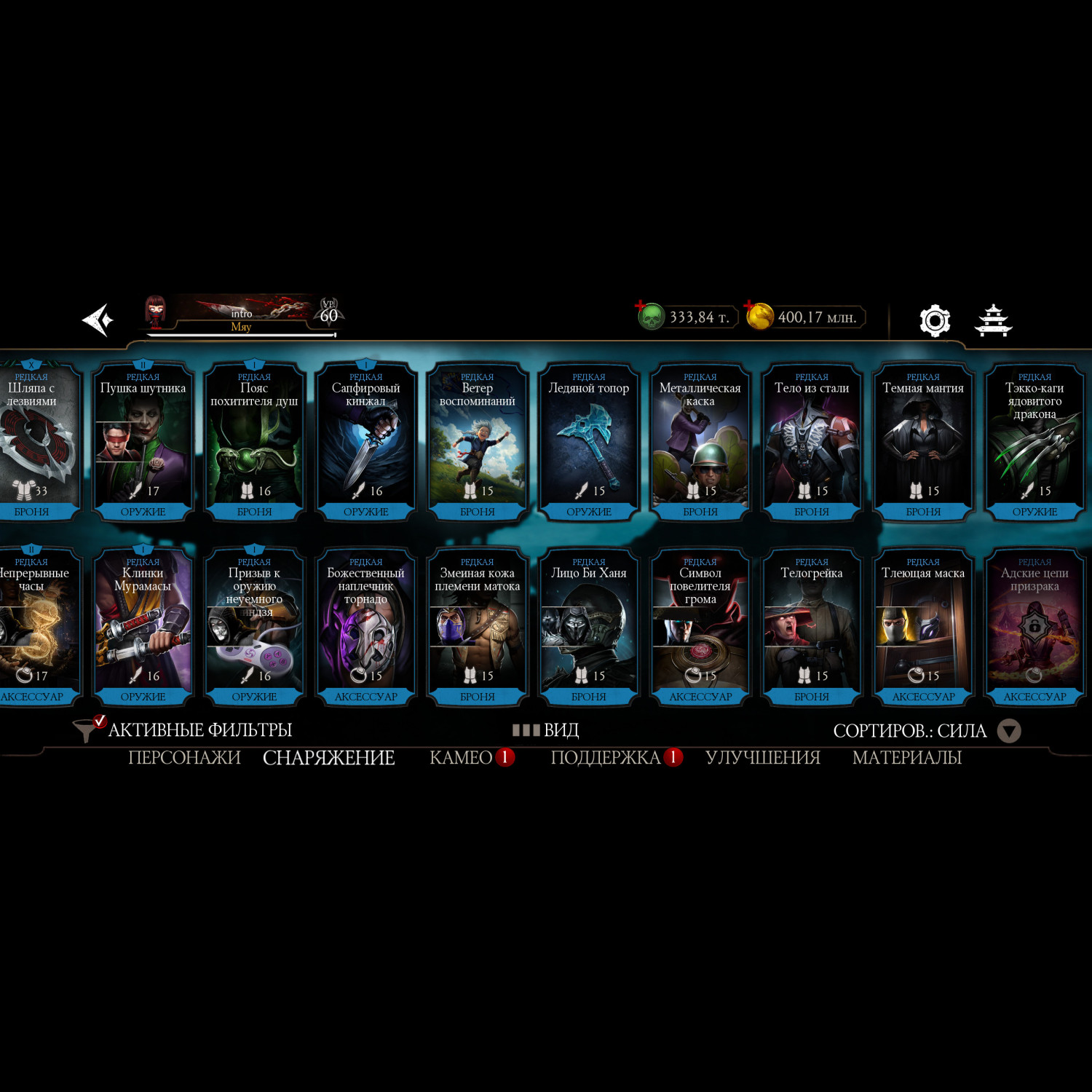Choose the Клинки Мурамасы weapon card
This screenshot has width=1092, height=1092.
pyautogui.click(x=143, y=627)
